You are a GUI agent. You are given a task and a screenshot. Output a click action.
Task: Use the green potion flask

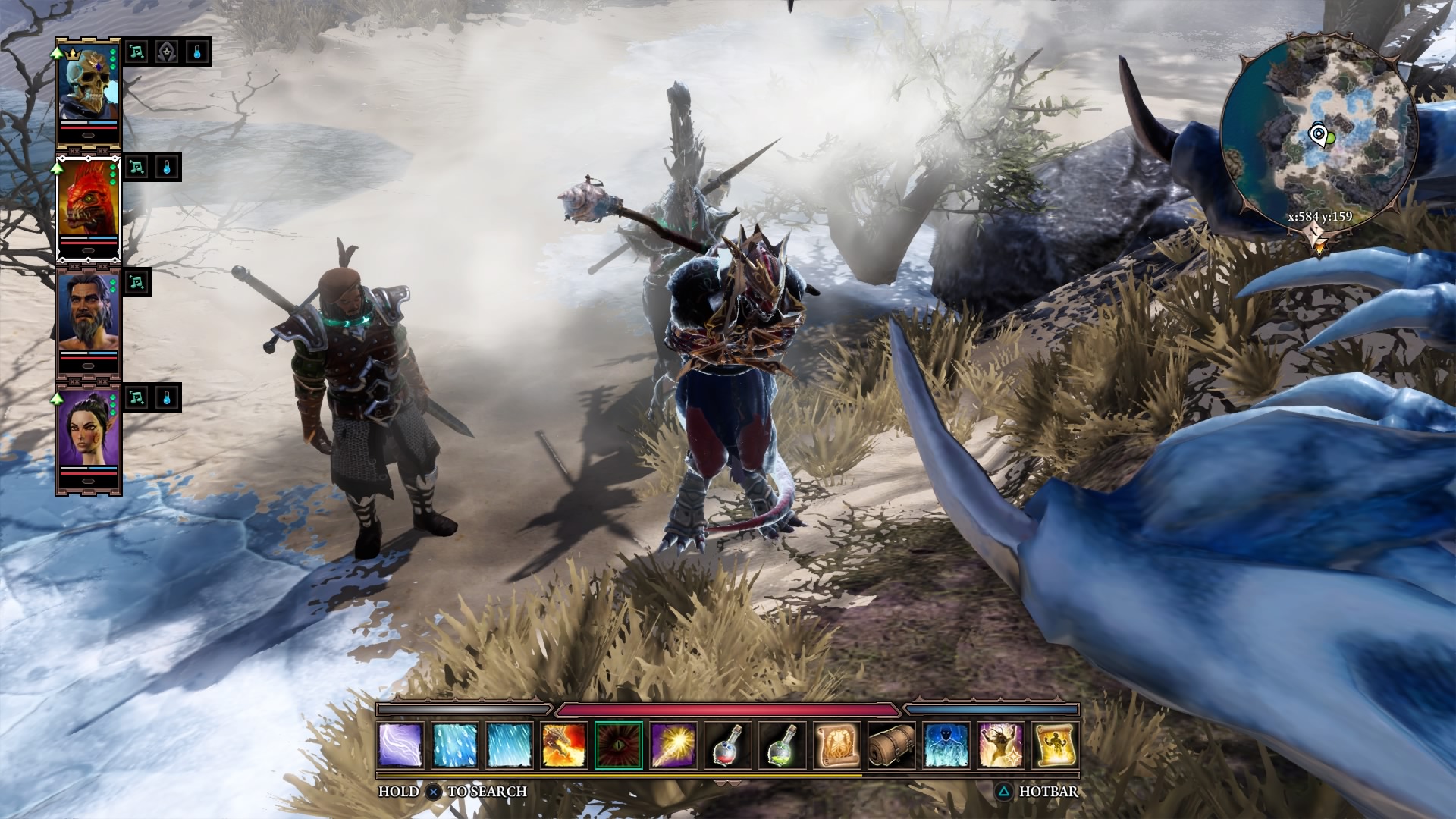pyautogui.click(x=783, y=745)
